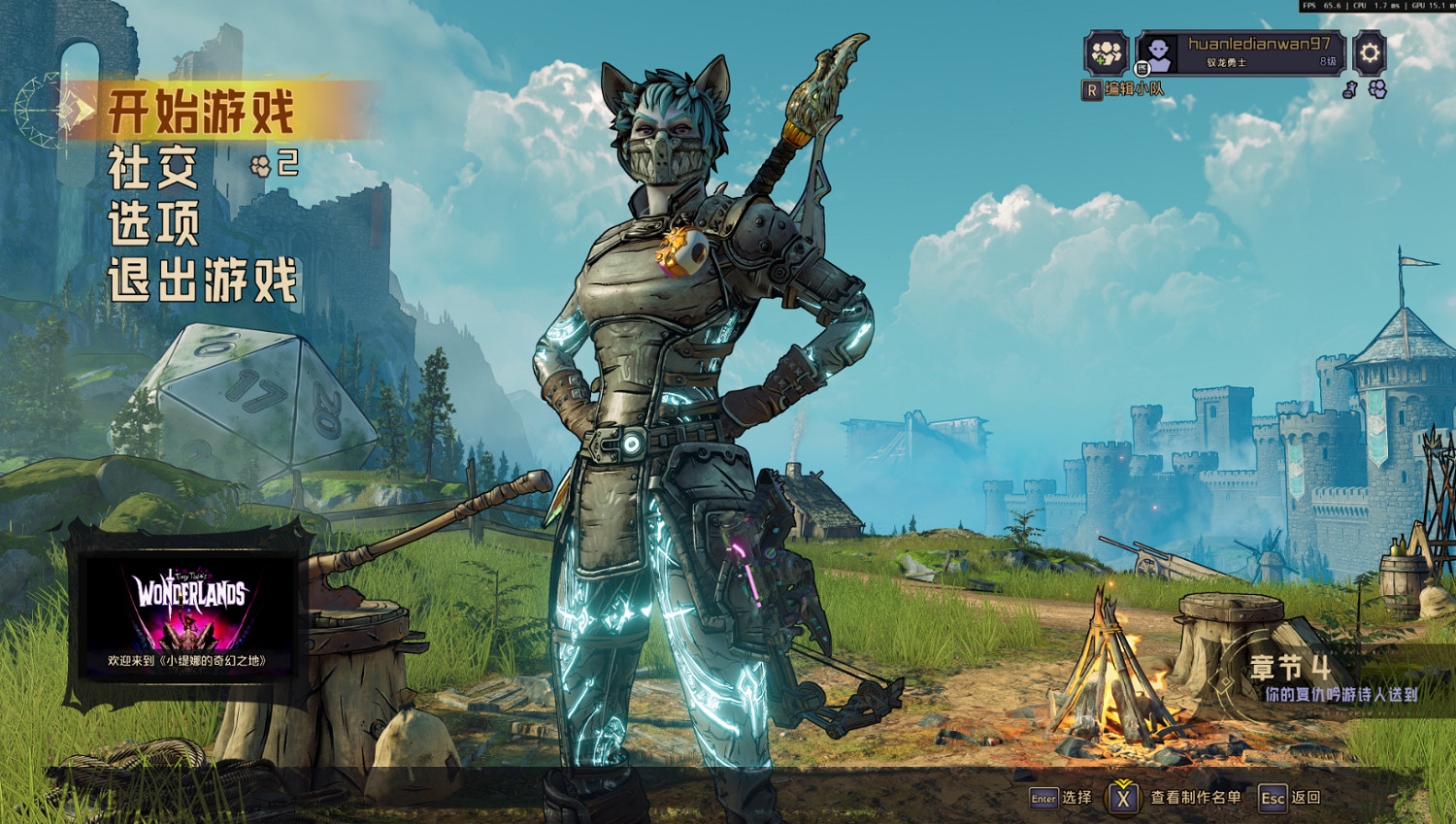Open the Wonderlands news thumbnail
This screenshot has width=1456, height=824.
coord(187,614)
